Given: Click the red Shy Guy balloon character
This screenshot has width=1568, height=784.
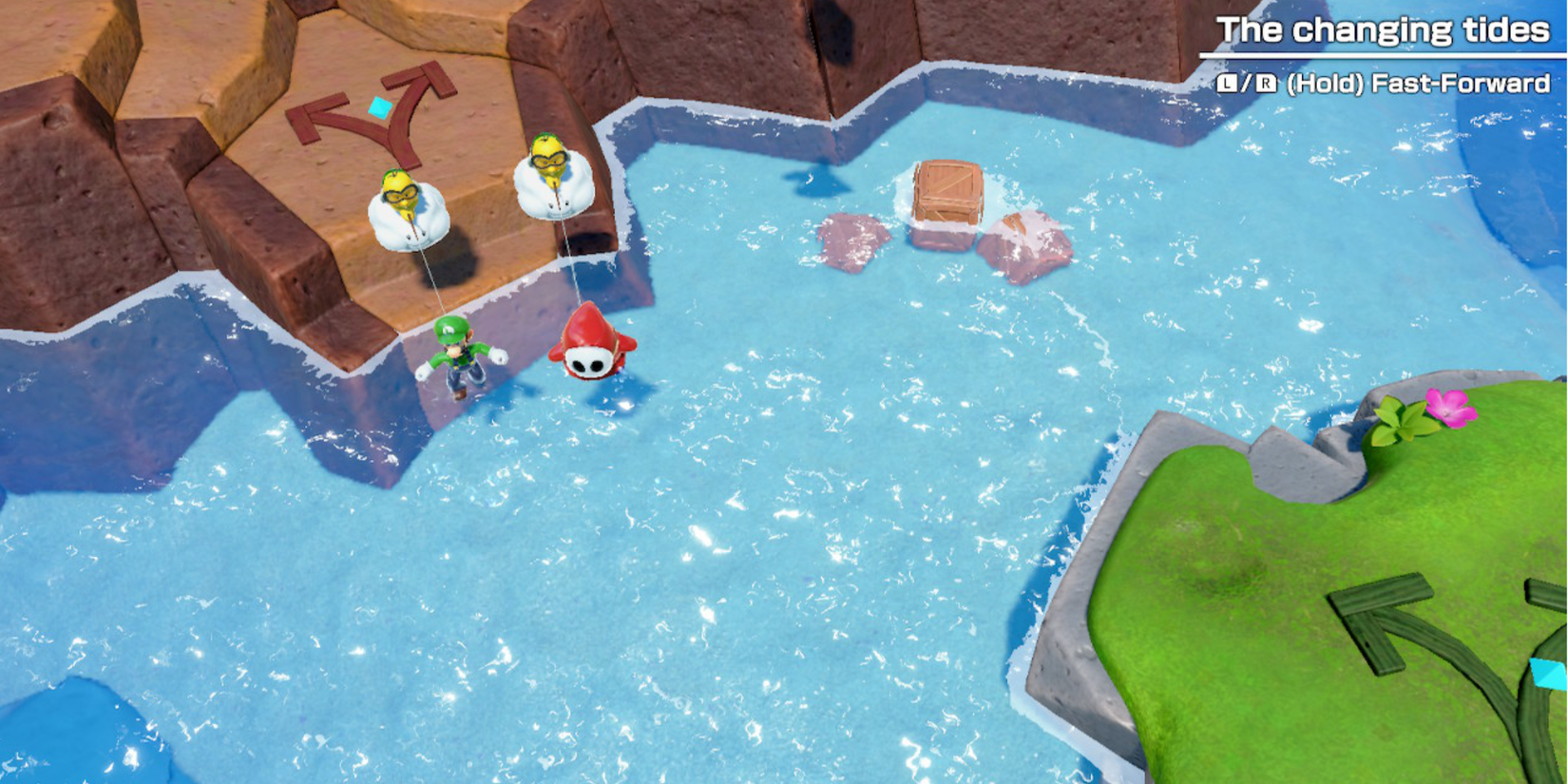Looking at the screenshot, I should coord(590,350).
